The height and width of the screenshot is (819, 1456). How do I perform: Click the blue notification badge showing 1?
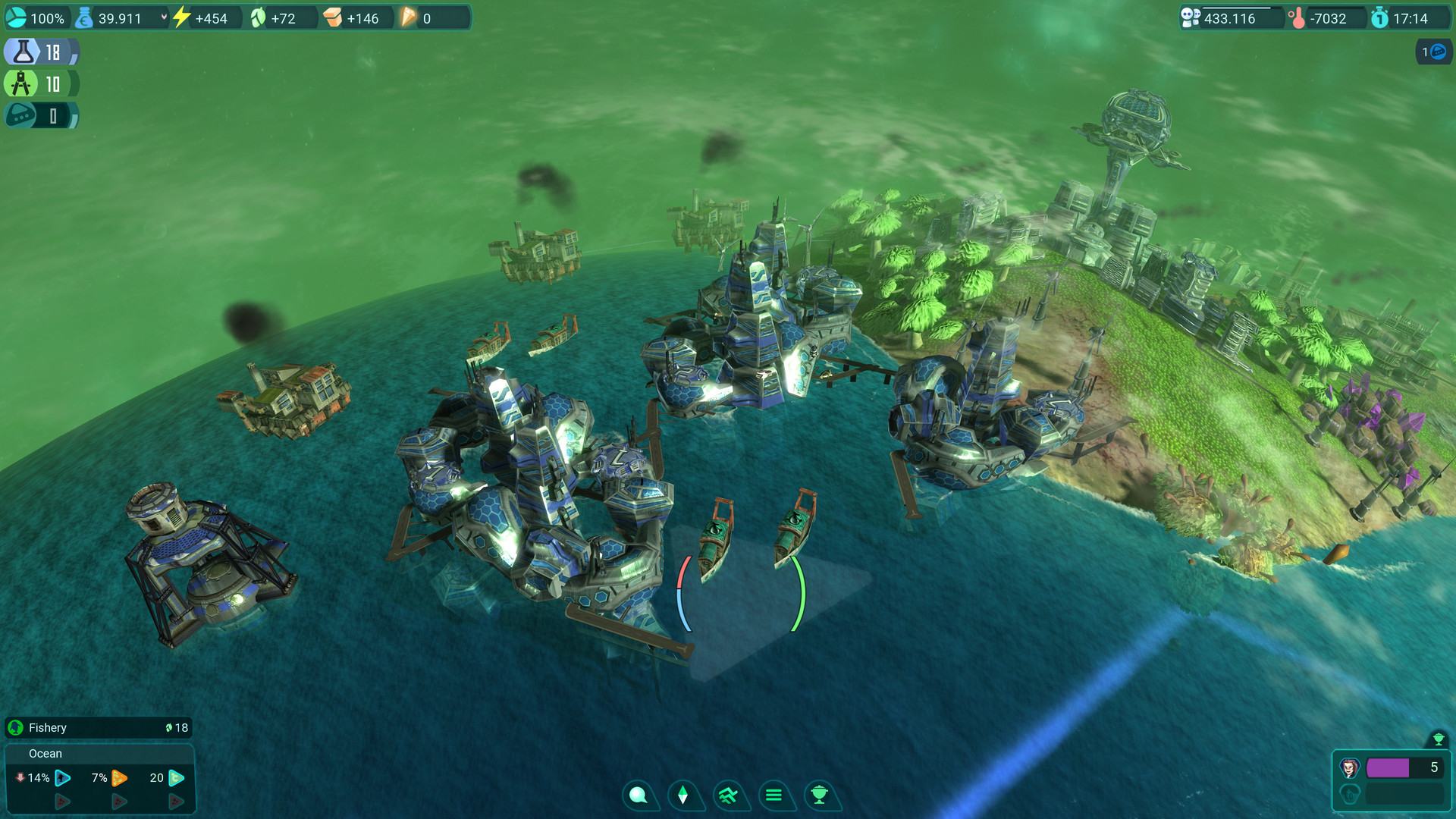tap(1433, 52)
